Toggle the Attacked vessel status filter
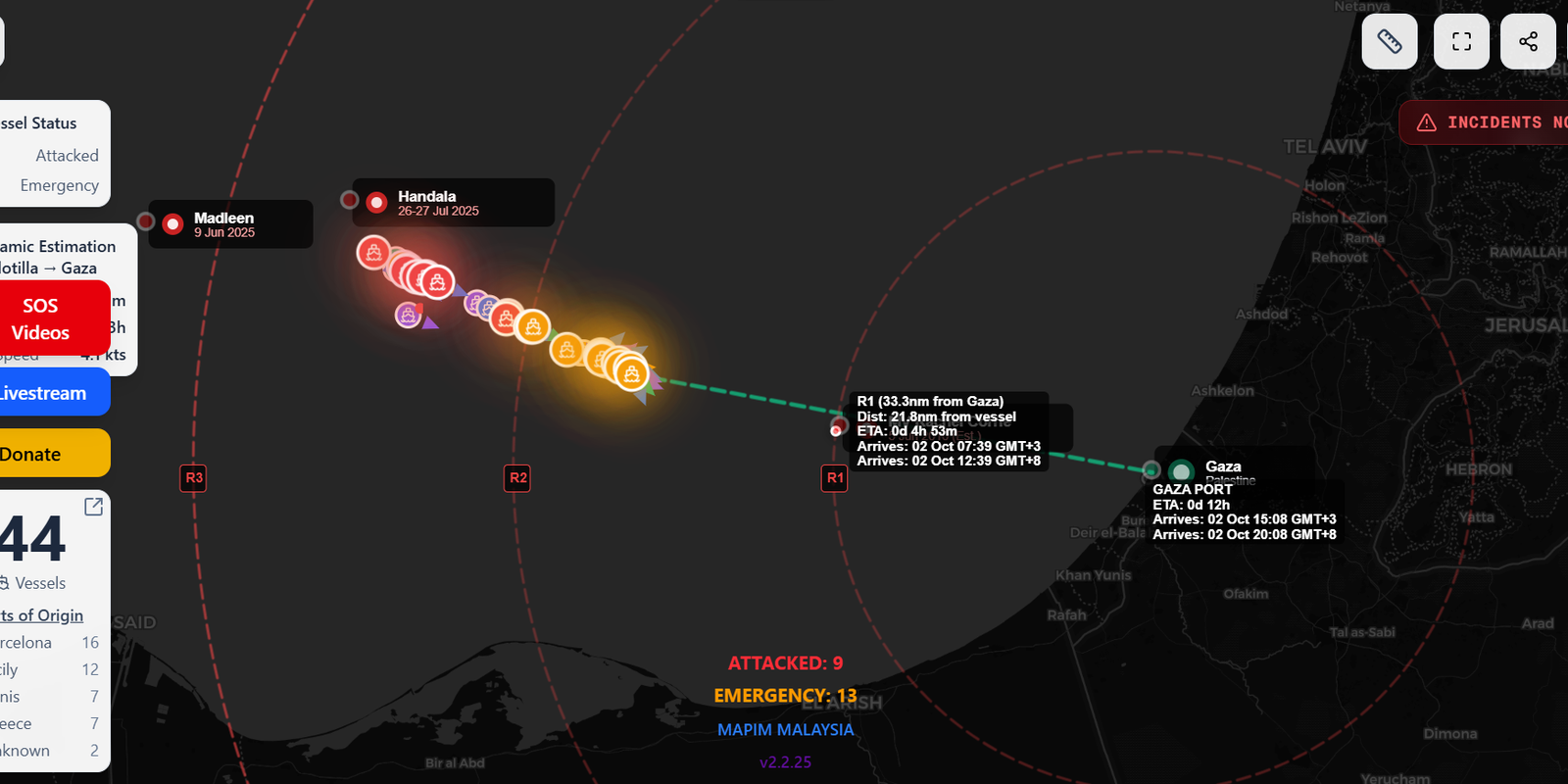 tap(67, 155)
